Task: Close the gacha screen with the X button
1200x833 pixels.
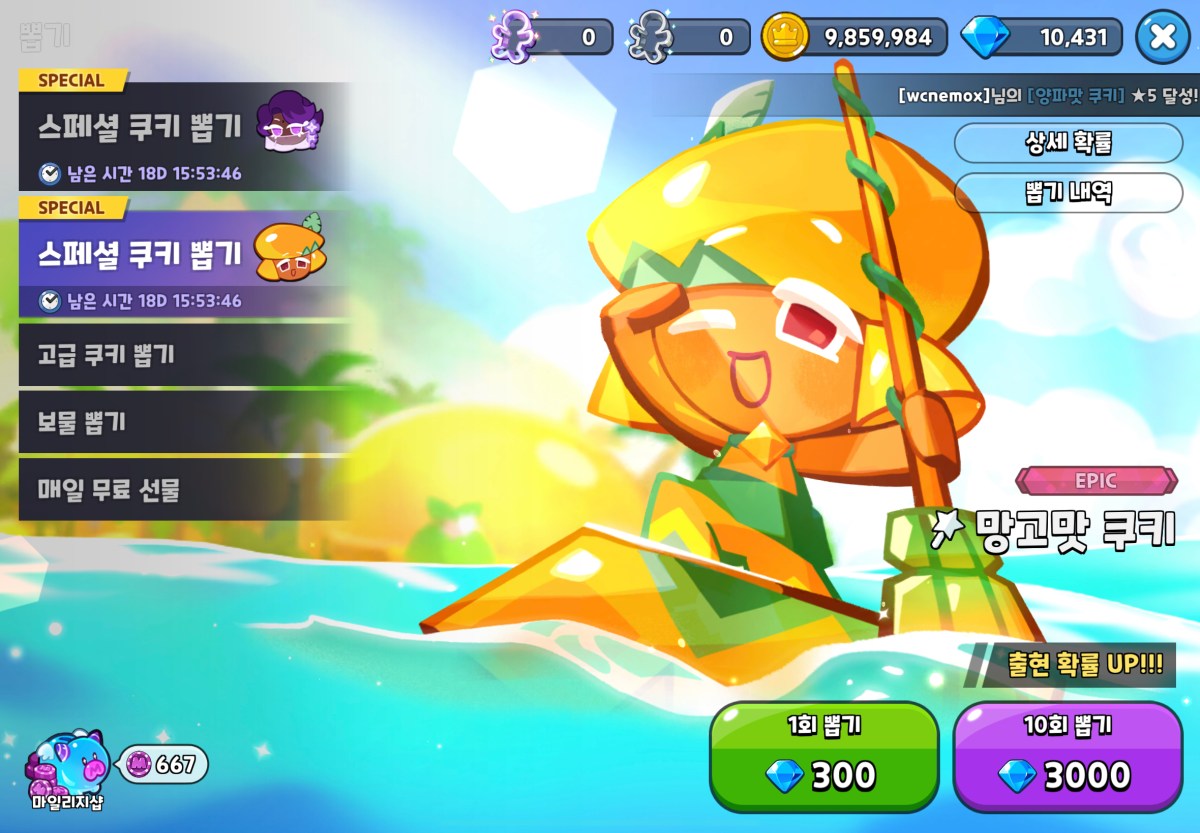Action: coord(1162,37)
